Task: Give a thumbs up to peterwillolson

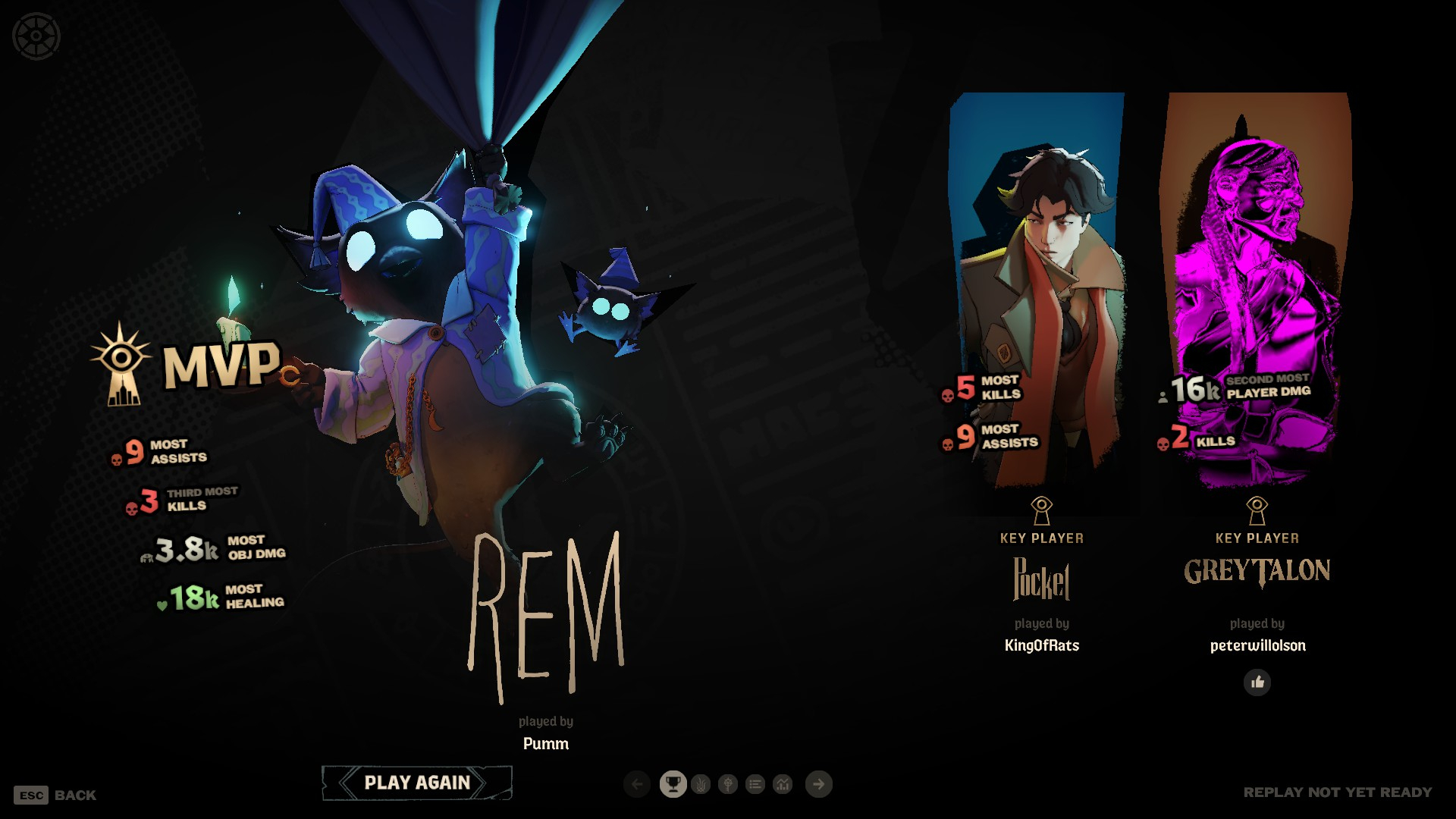Action: (1257, 682)
